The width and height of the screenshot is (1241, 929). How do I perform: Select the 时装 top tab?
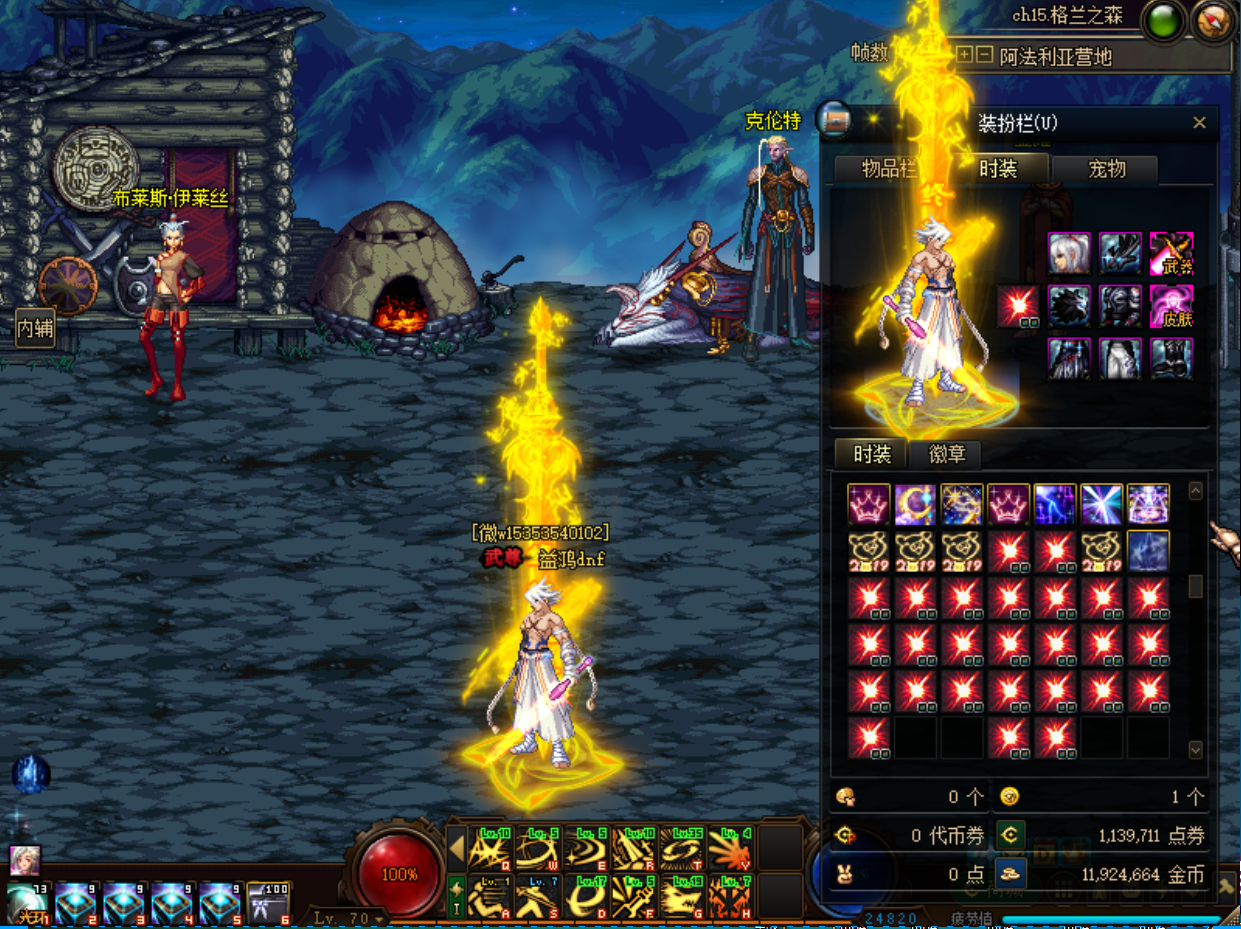(x=996, y=169)
